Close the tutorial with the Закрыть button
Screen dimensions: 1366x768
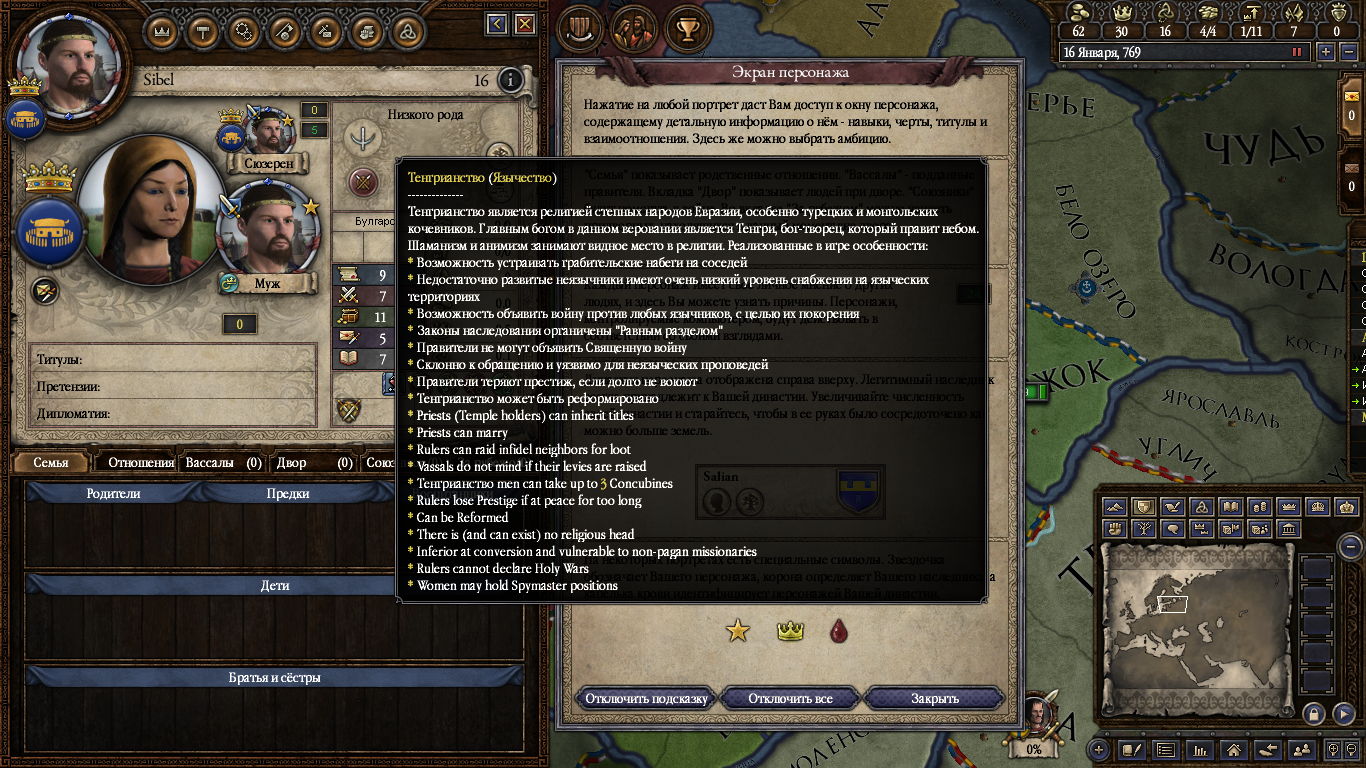click(934, 698)
